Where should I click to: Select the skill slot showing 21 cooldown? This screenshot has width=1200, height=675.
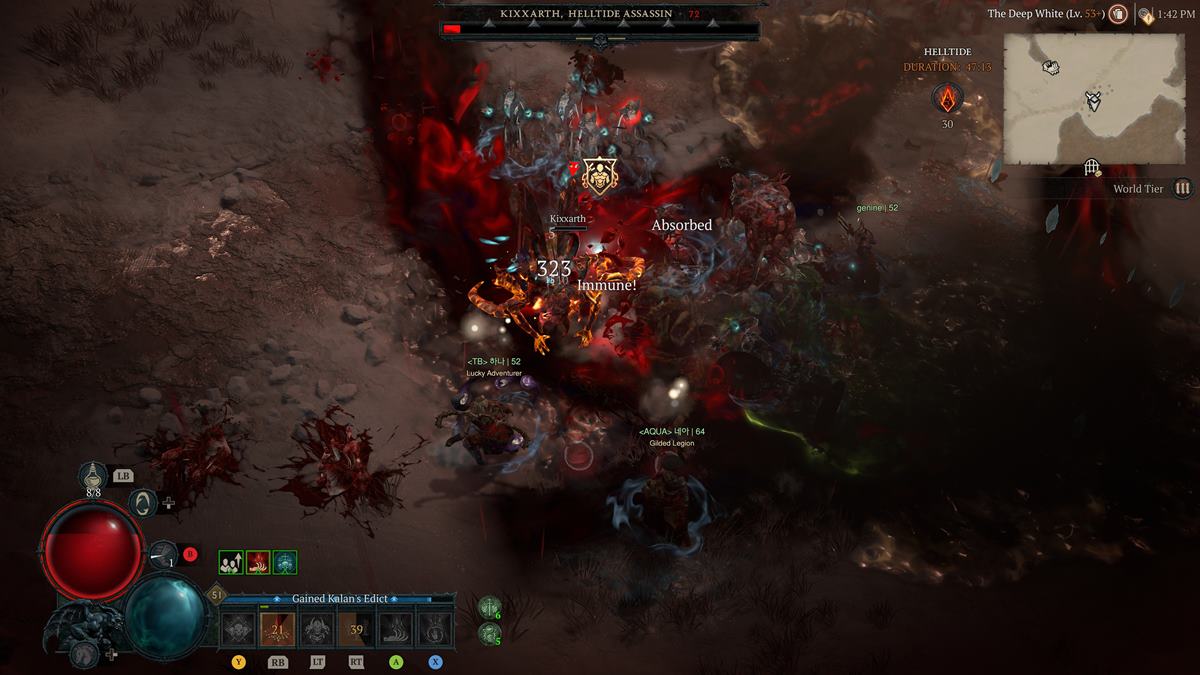[x=277, y=629]
